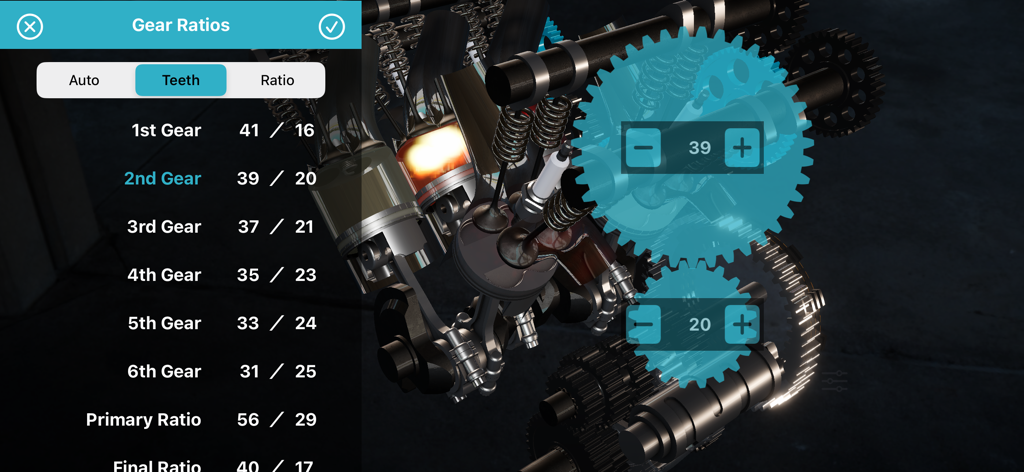Switch to the Ratio tab

[x=277, y=80]
